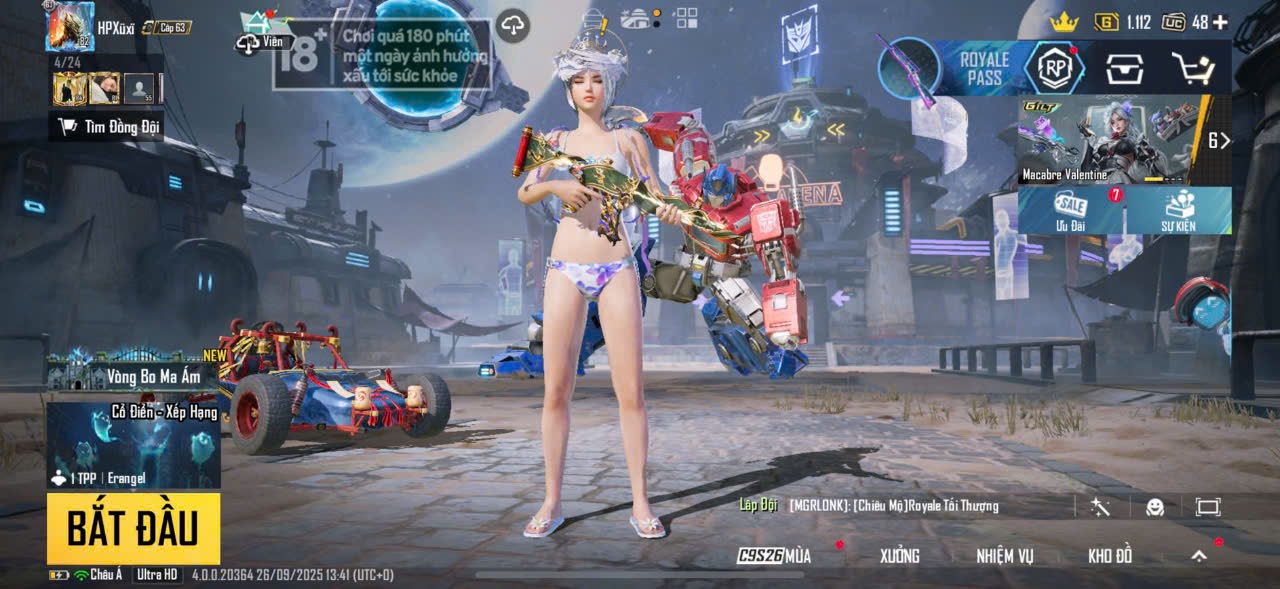Open the Sự Kiện events page
This screenshot has width=1280, height=589.
[1179, 210]
